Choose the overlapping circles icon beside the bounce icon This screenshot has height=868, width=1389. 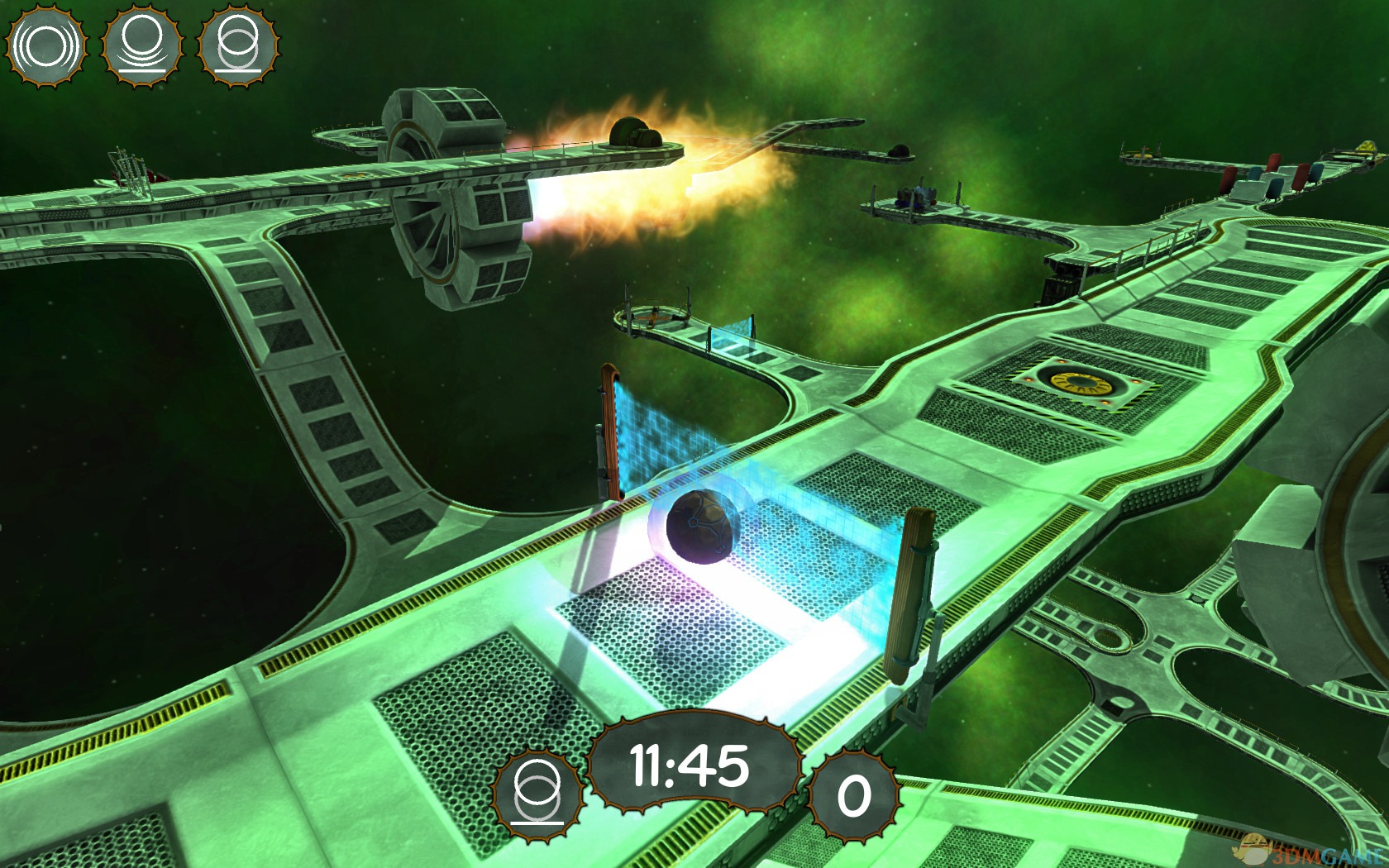pyautogui.click(x=239, y=46)
